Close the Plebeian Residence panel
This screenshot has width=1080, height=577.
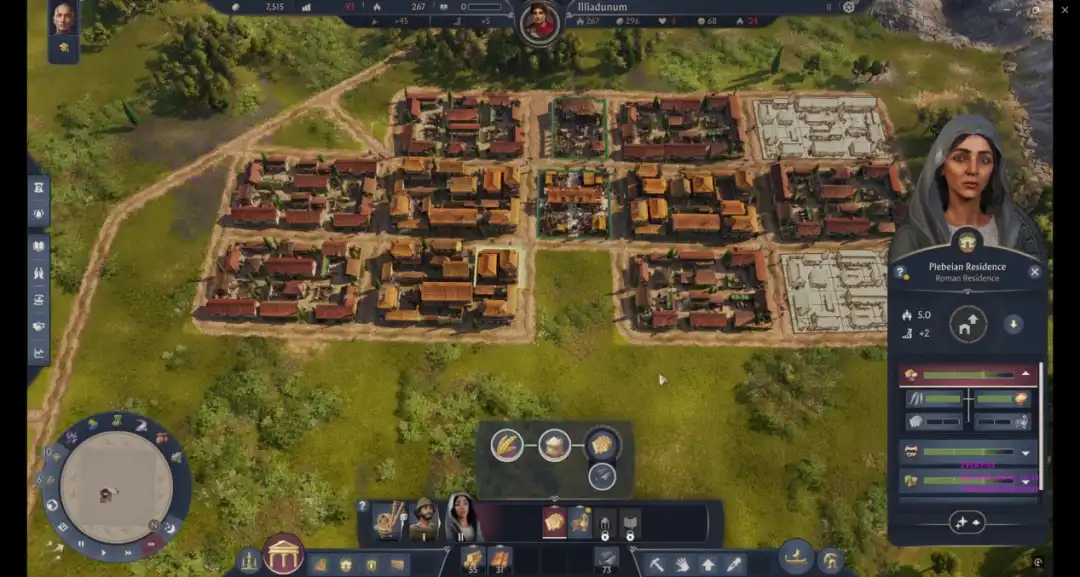tap(1034, 271)
